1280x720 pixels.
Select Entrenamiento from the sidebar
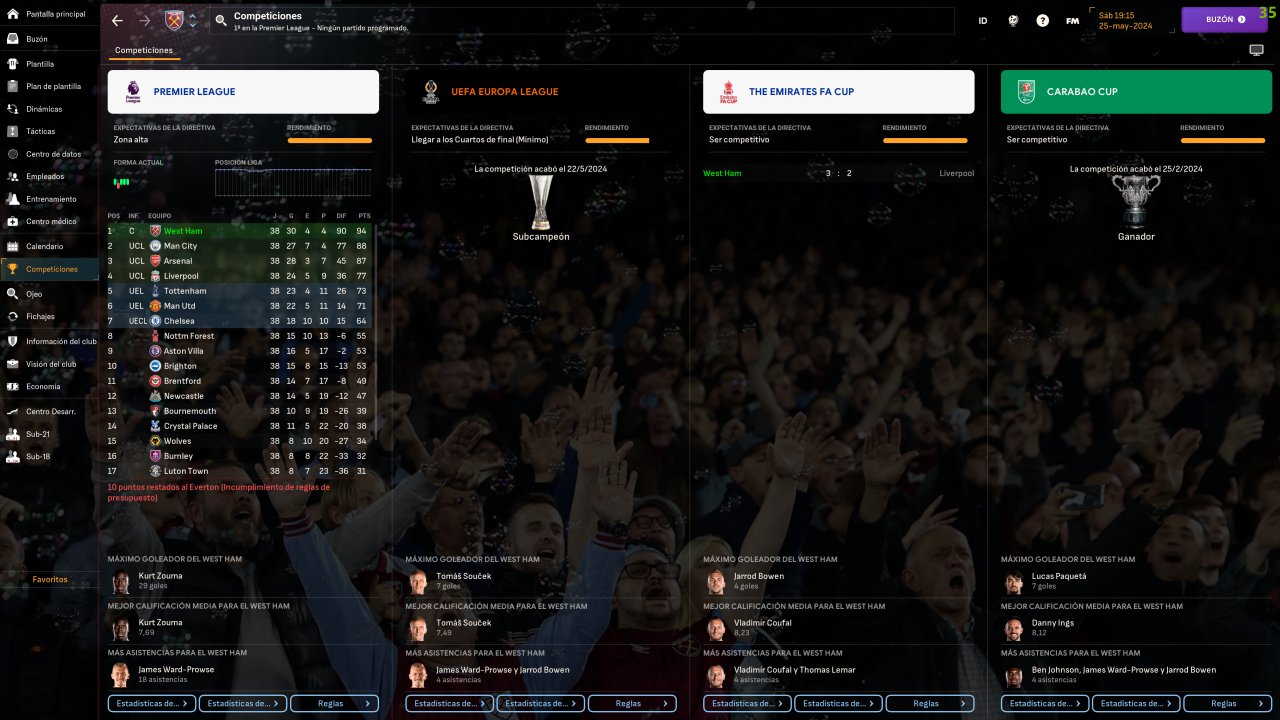pyautogui.click(x=50, y=199)
